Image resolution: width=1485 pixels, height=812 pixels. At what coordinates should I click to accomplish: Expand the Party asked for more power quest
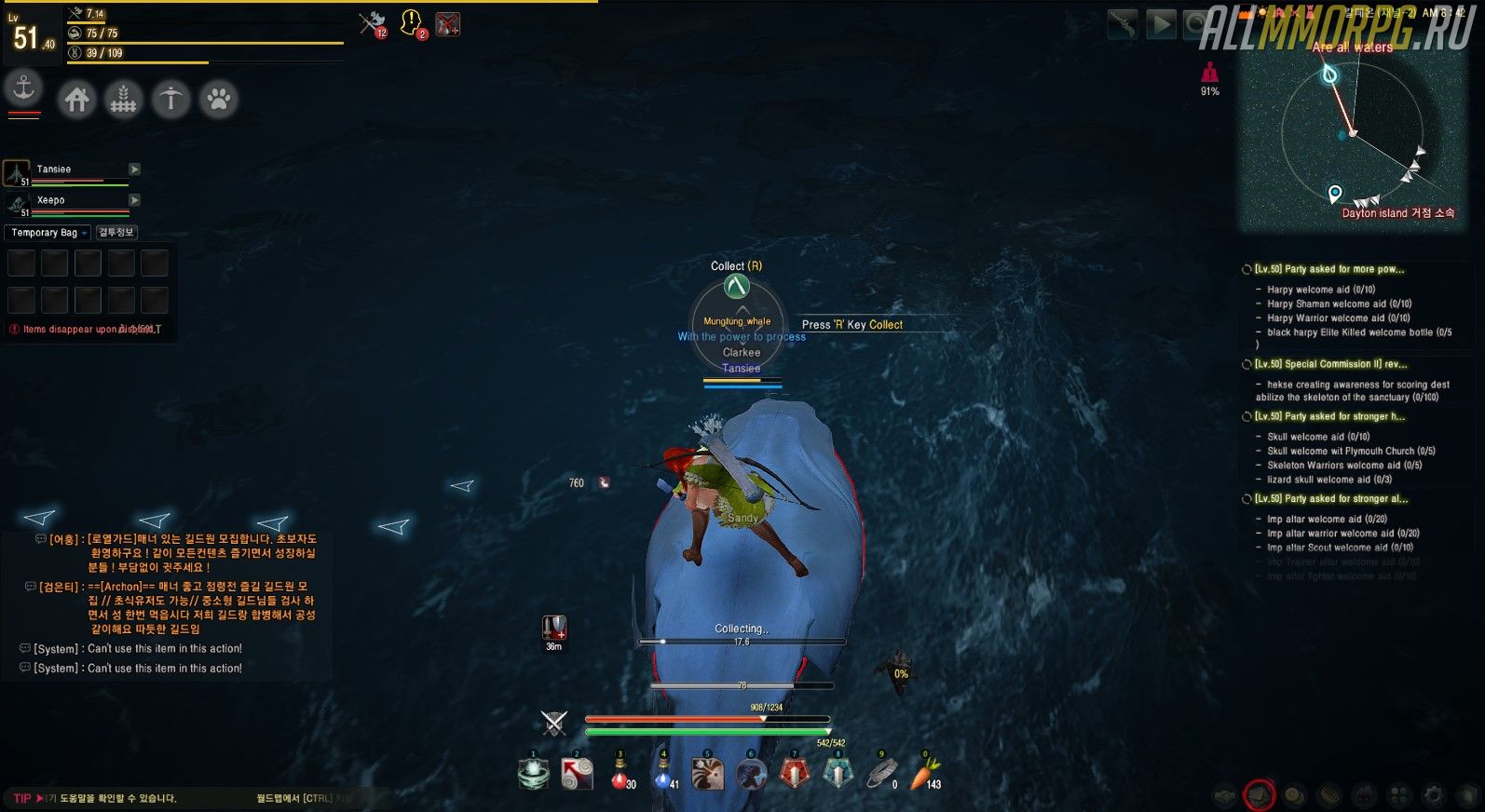(1328, 269)
